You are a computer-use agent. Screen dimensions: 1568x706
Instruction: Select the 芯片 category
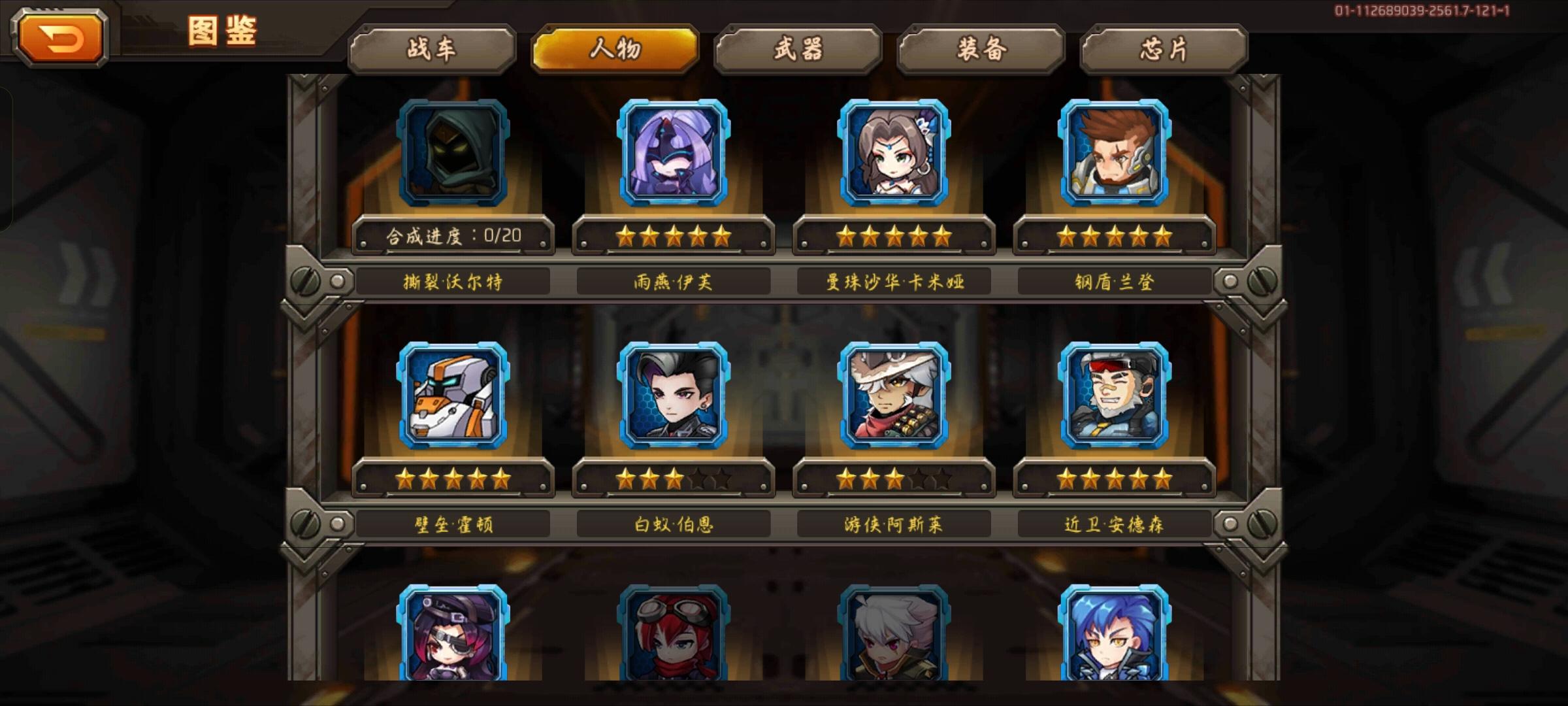pos(1160,50)
